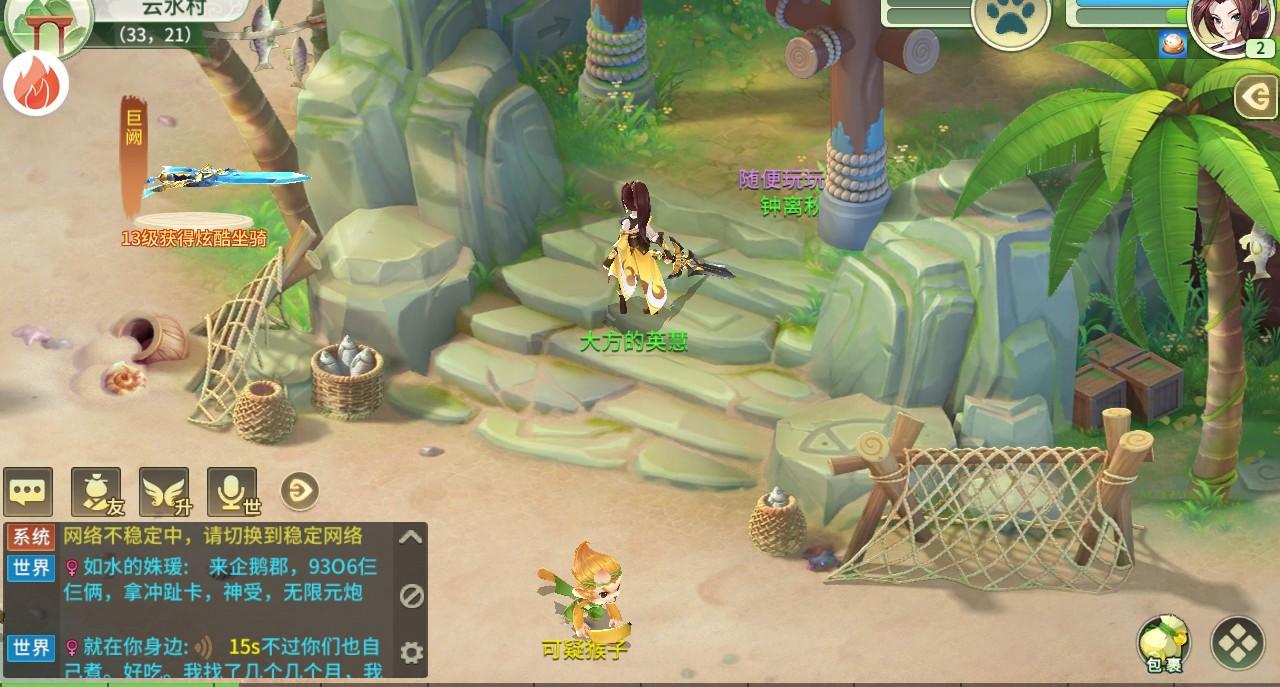Expand the chat panel with up arrow
Image resolution: width=1280 pixels, height=687 pixels.
coord(410,537)
